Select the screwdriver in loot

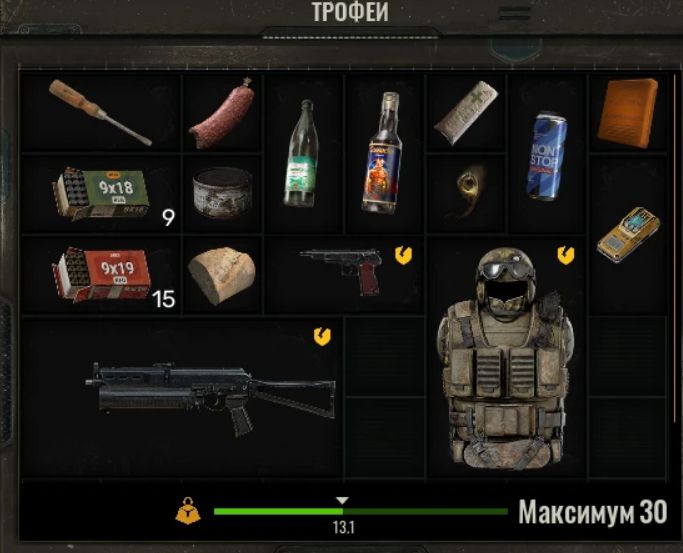pyautogui.click(x=99, y=111)
